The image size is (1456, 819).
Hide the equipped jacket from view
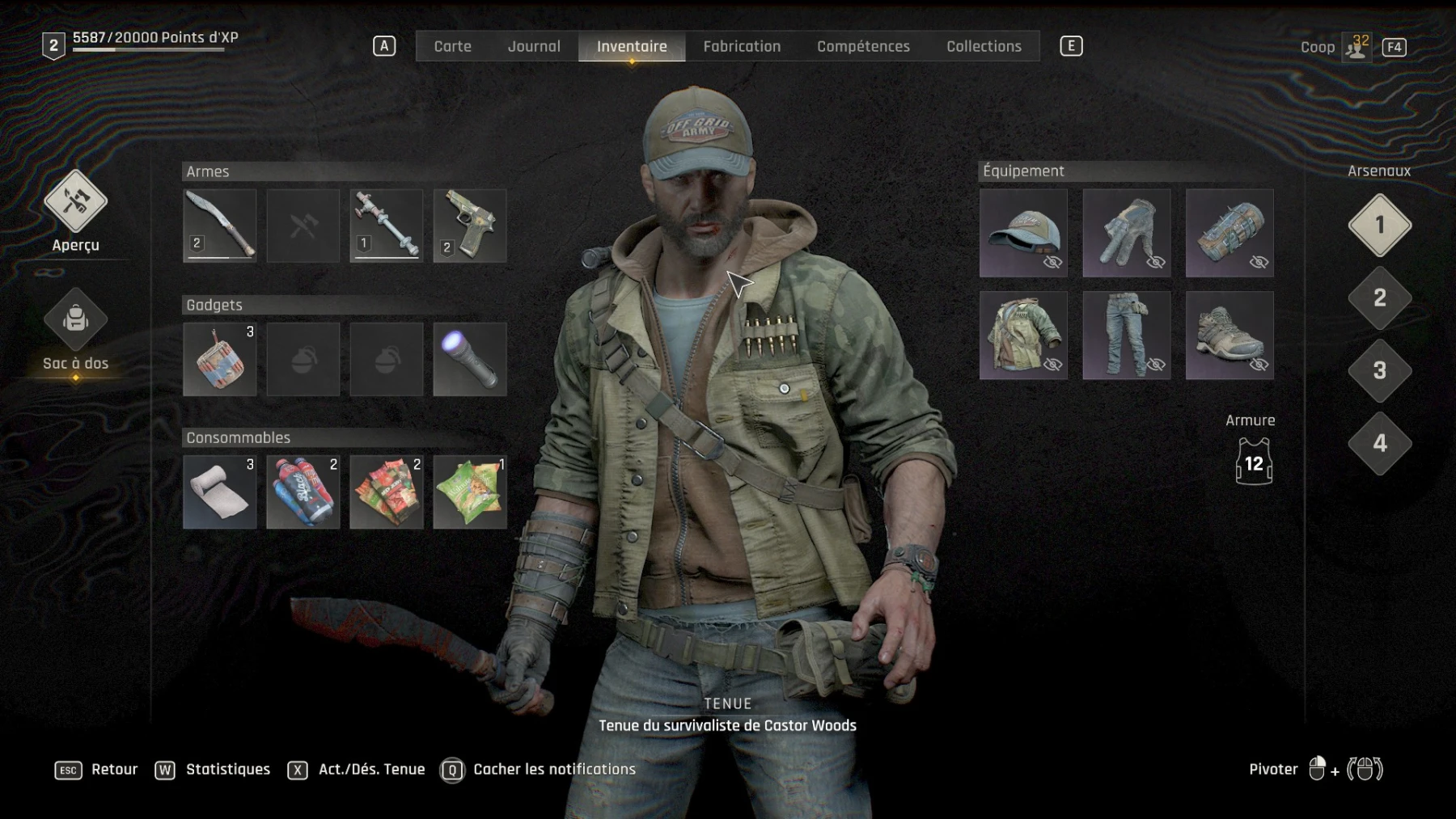1052,364
